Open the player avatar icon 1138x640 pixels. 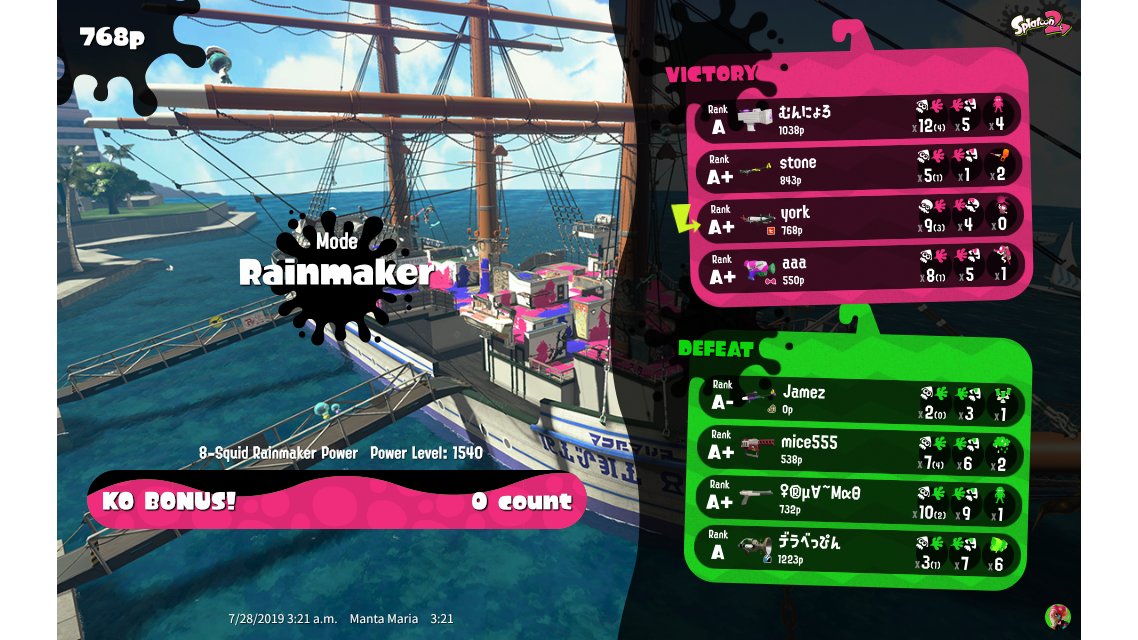coord(1057,616)
